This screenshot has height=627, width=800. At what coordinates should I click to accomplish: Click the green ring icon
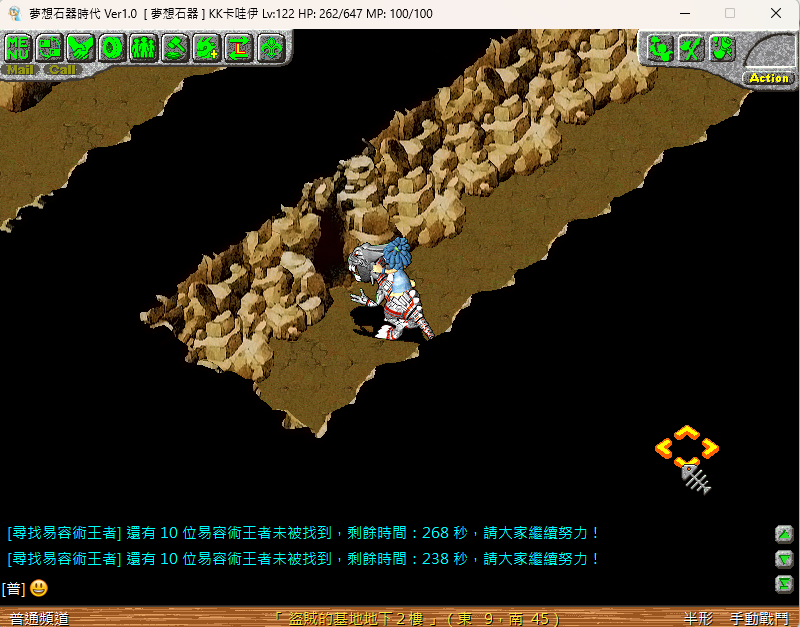(113, 47)
